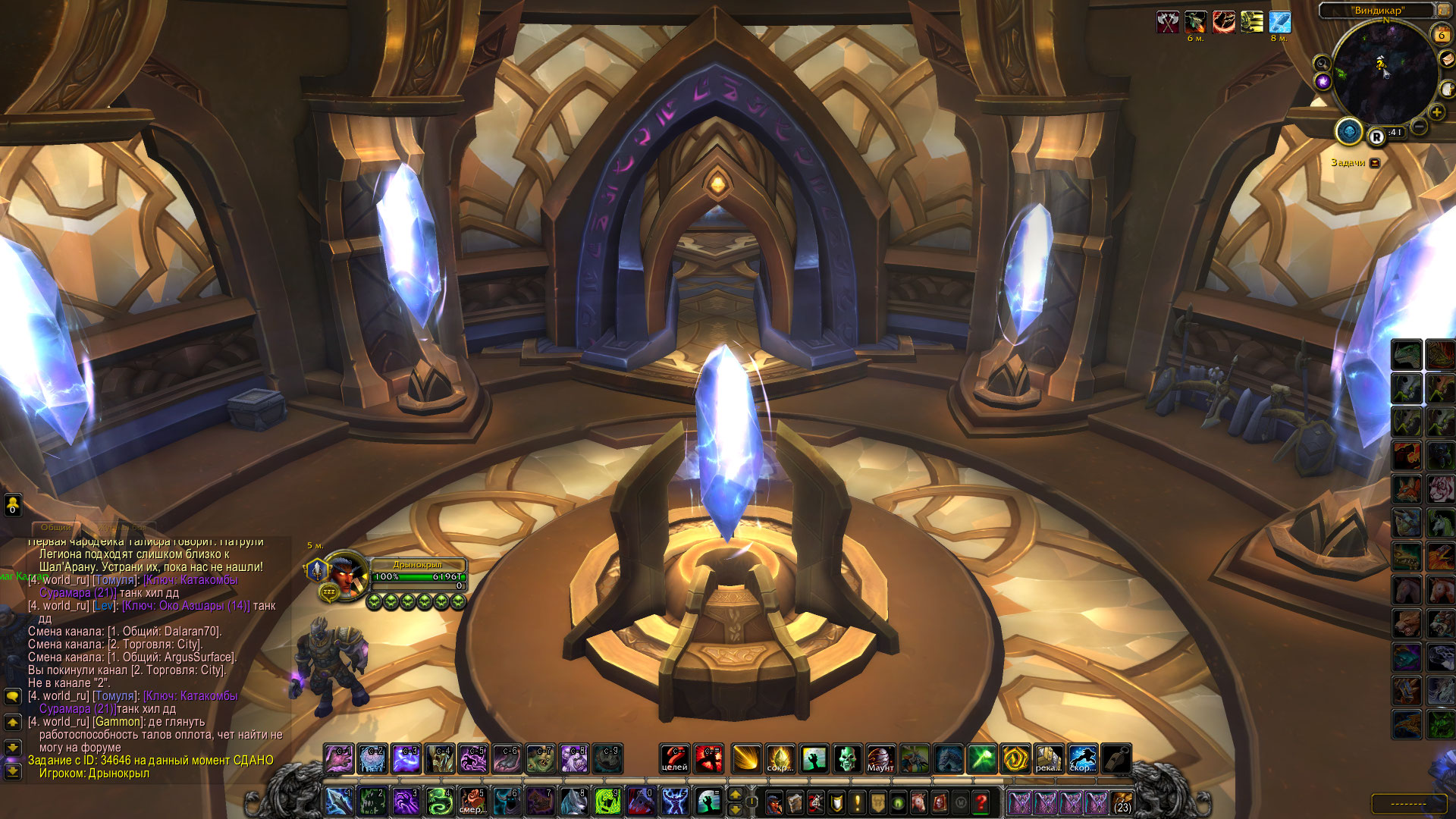The height and width of the screenshot is (819, 1456).
Task: Toggle the minimap tracking magnifier button
Action: pos(1322,64)
